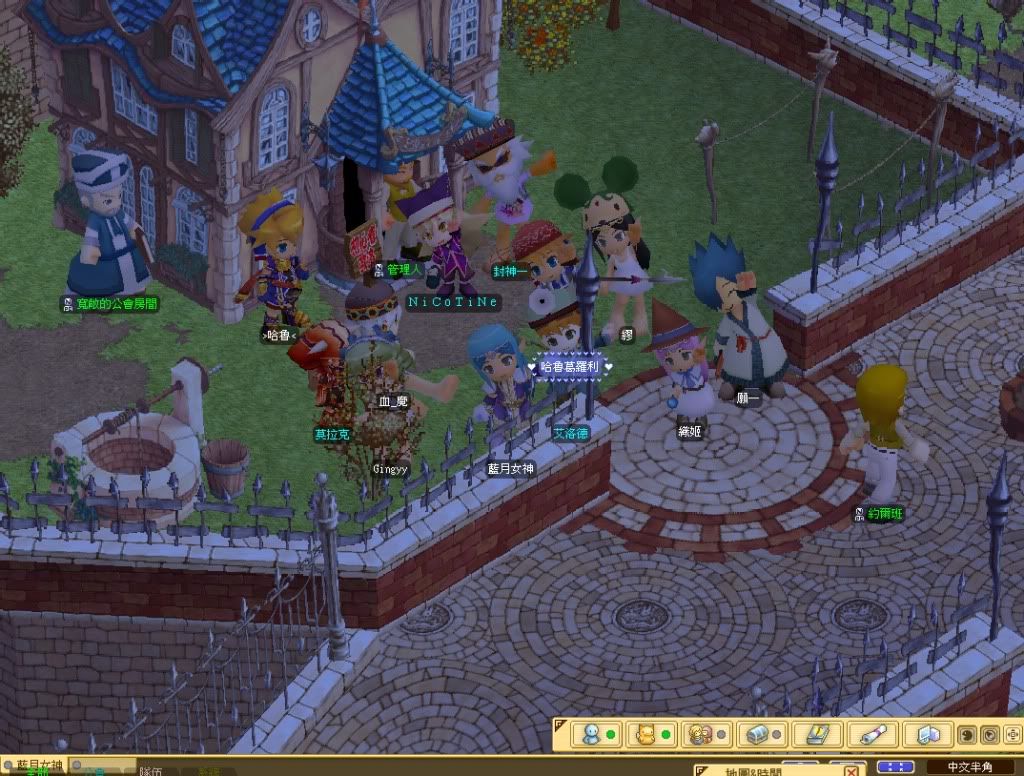This screenshot has width=1024, height=776.
Task: Open the lightning skill book button
Action: pyautogui.click(x=816, y=735)
